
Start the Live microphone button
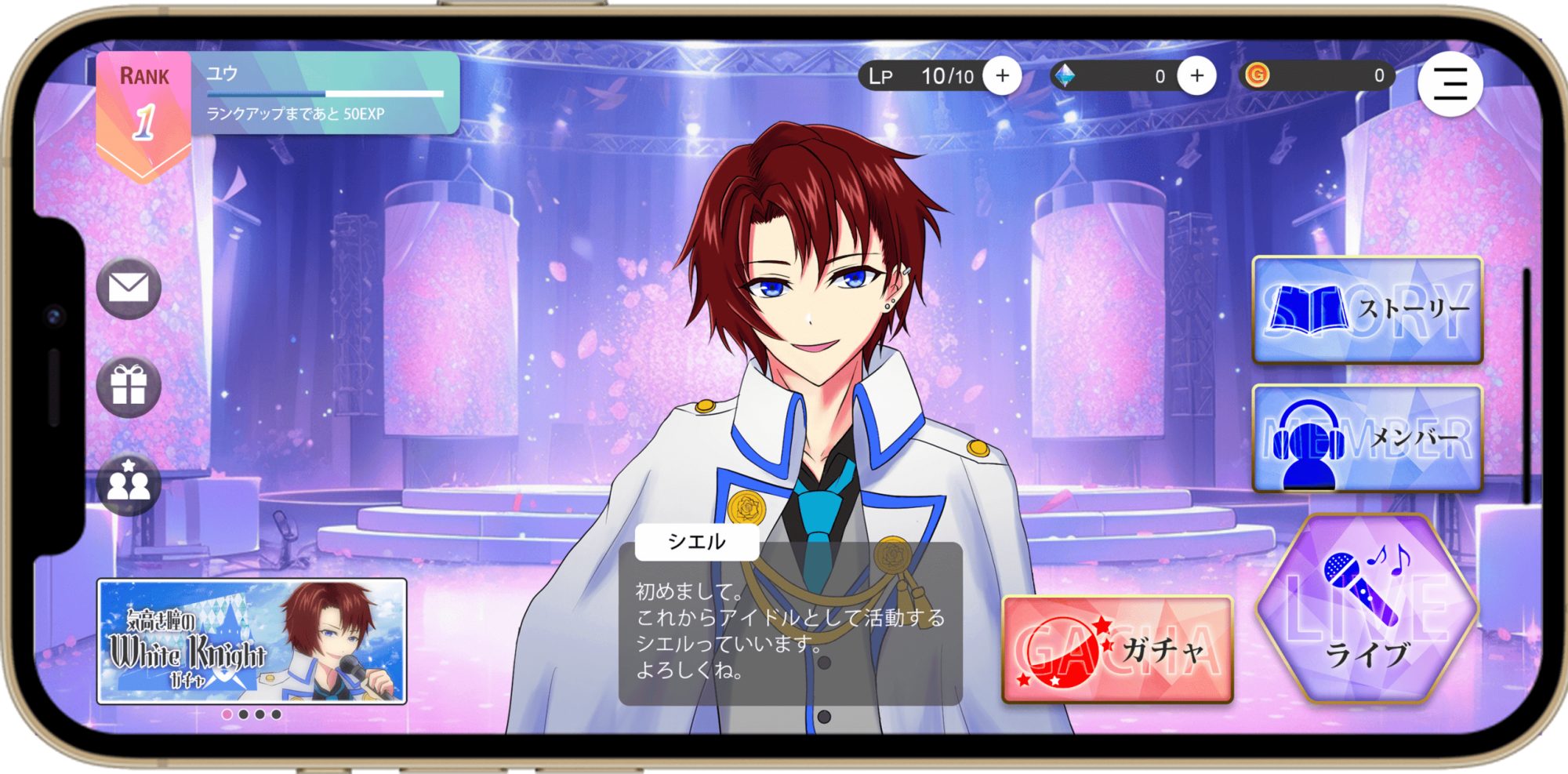(1367, 609)
